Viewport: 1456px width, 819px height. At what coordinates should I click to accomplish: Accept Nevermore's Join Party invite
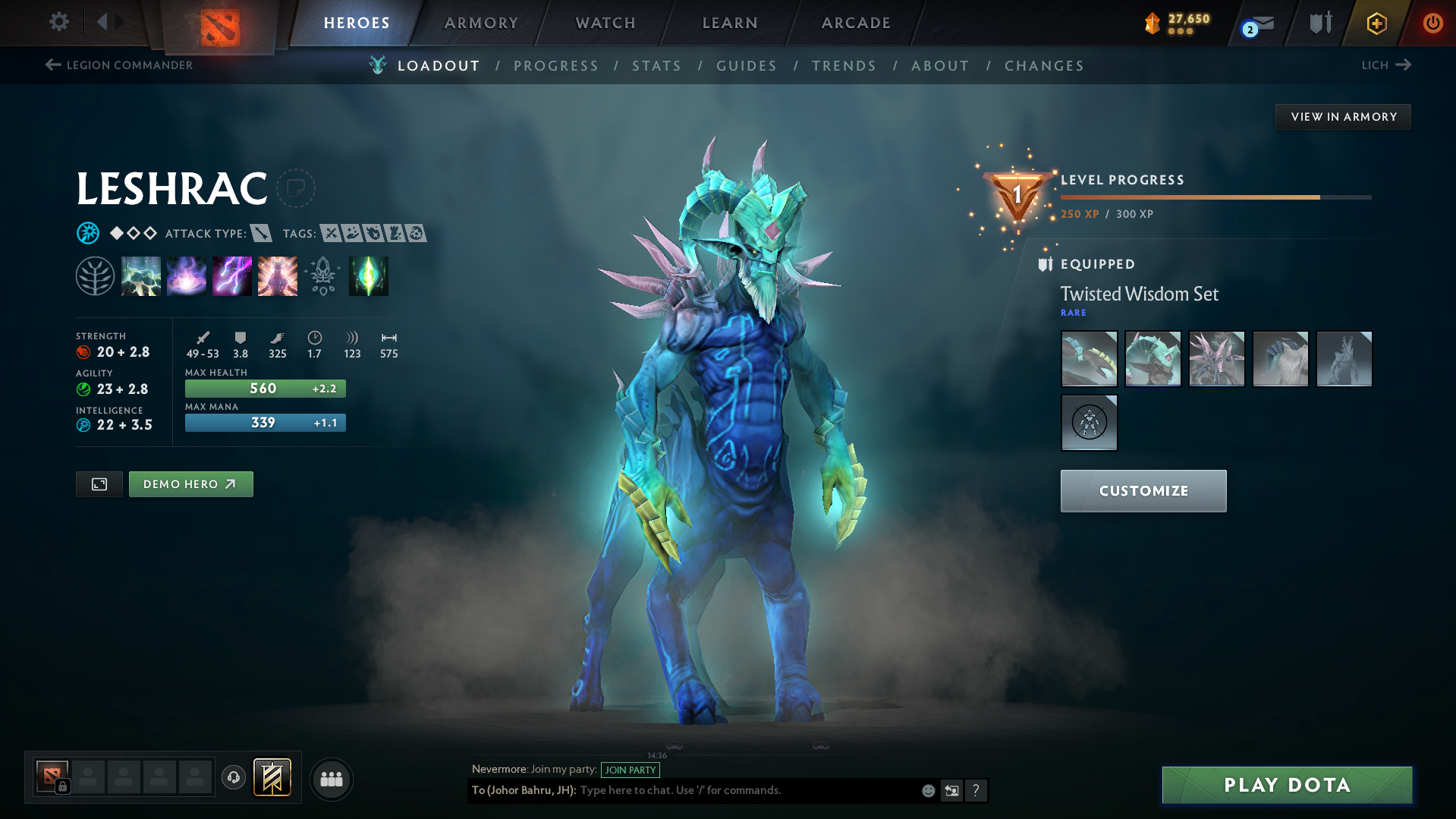[x=630, y=770]
